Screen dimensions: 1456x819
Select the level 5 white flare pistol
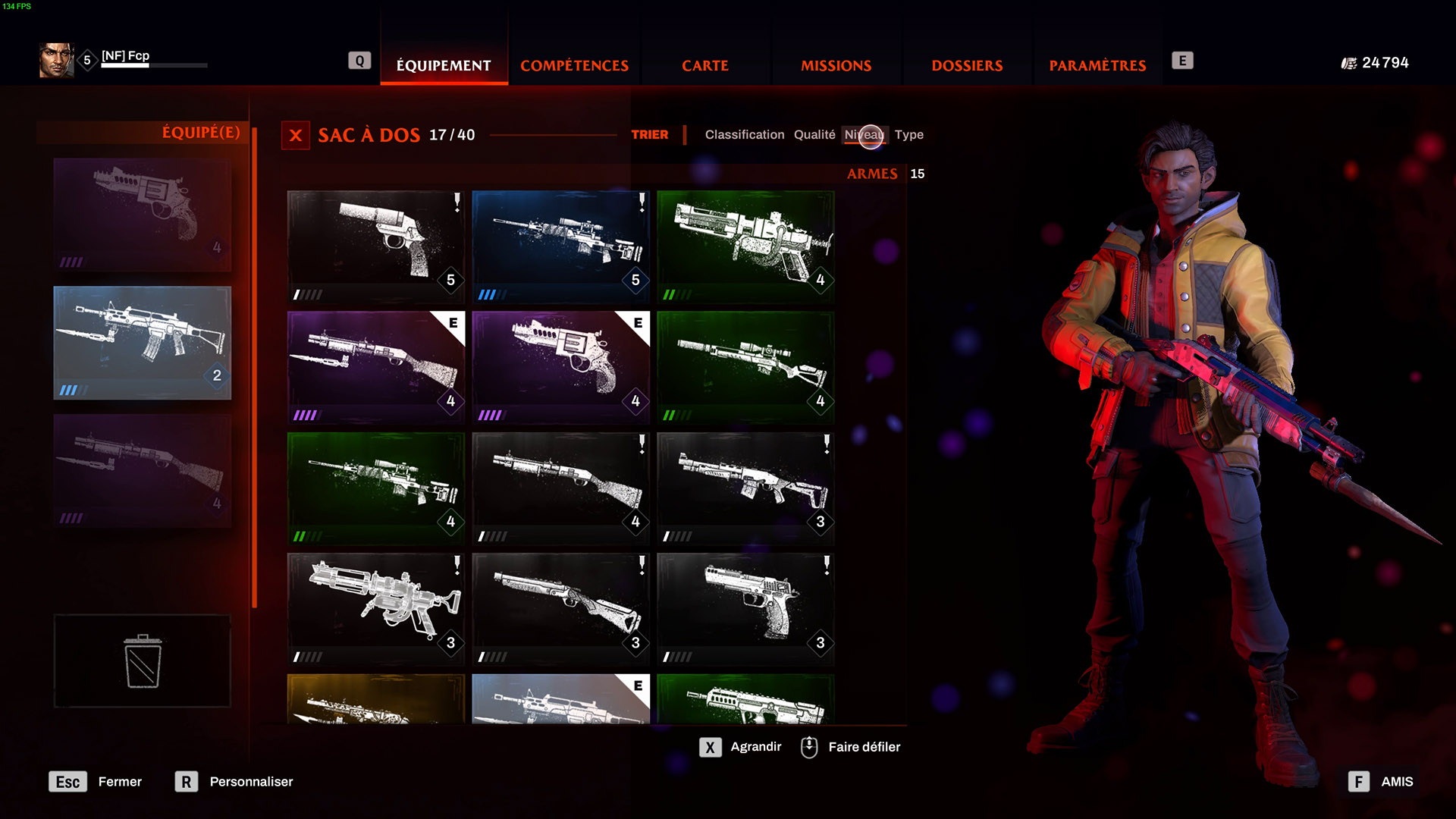(x=375, y=246)
